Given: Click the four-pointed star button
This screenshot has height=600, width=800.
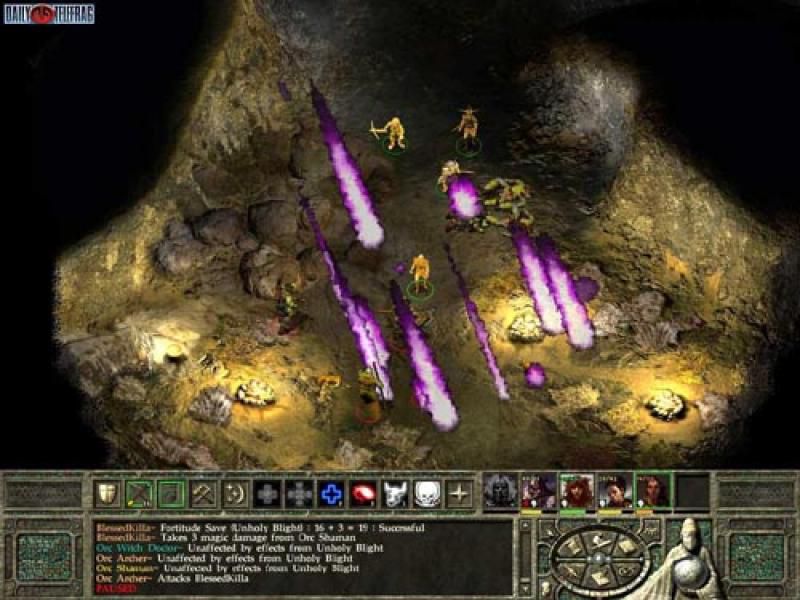Looking at the screenshot, I should pyautogui.click(x=459, y=492).
